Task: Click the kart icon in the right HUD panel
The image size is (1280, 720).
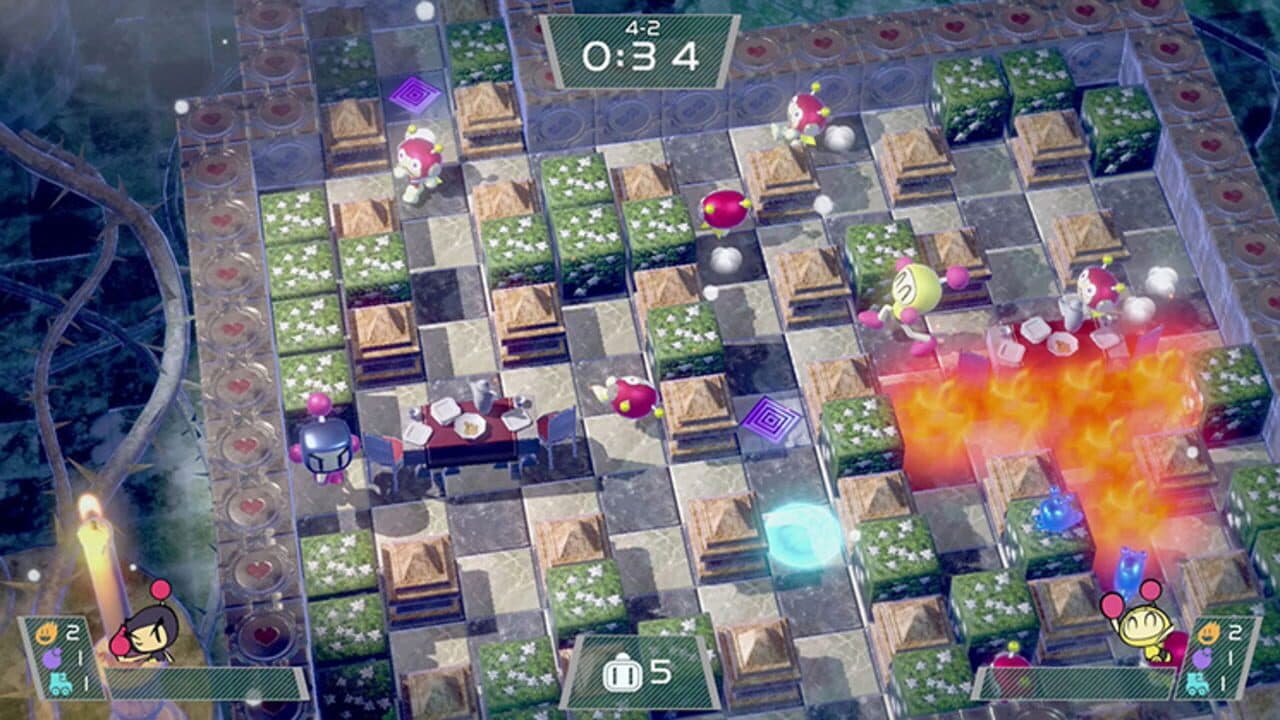Action: click(x=1198, y=685)
